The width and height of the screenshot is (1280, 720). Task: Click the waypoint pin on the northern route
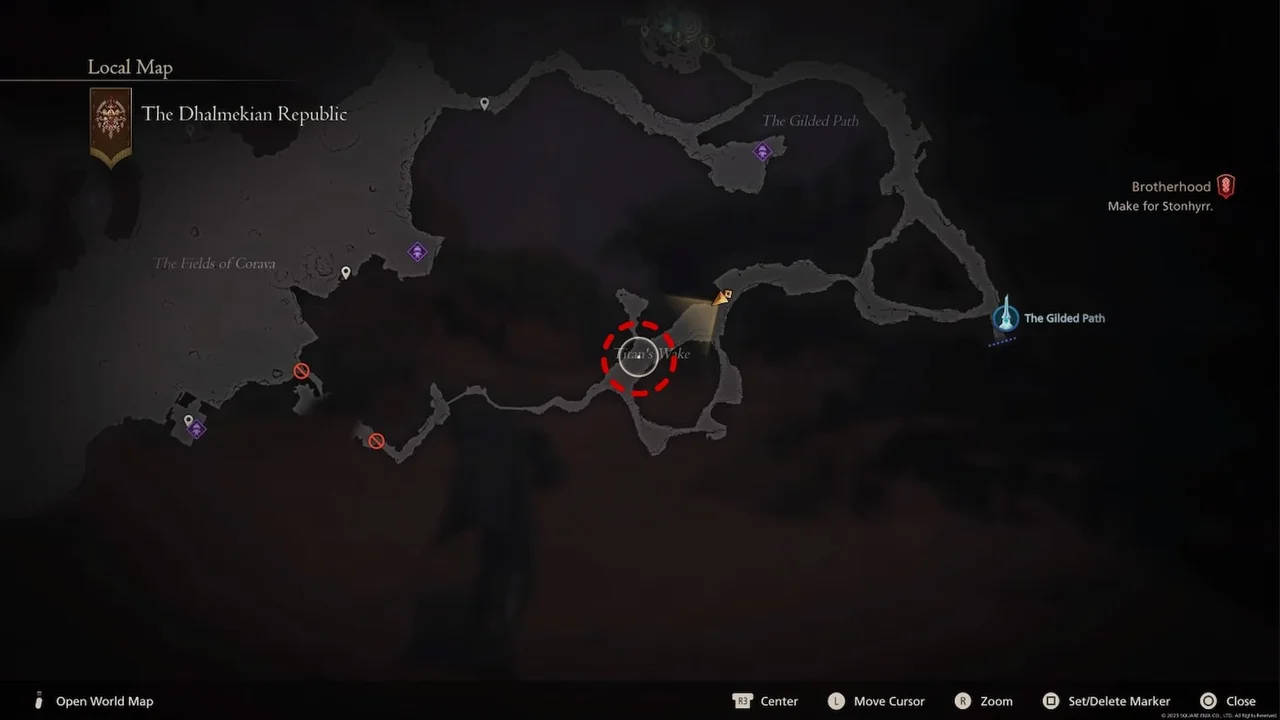click(x=485, y=103)
